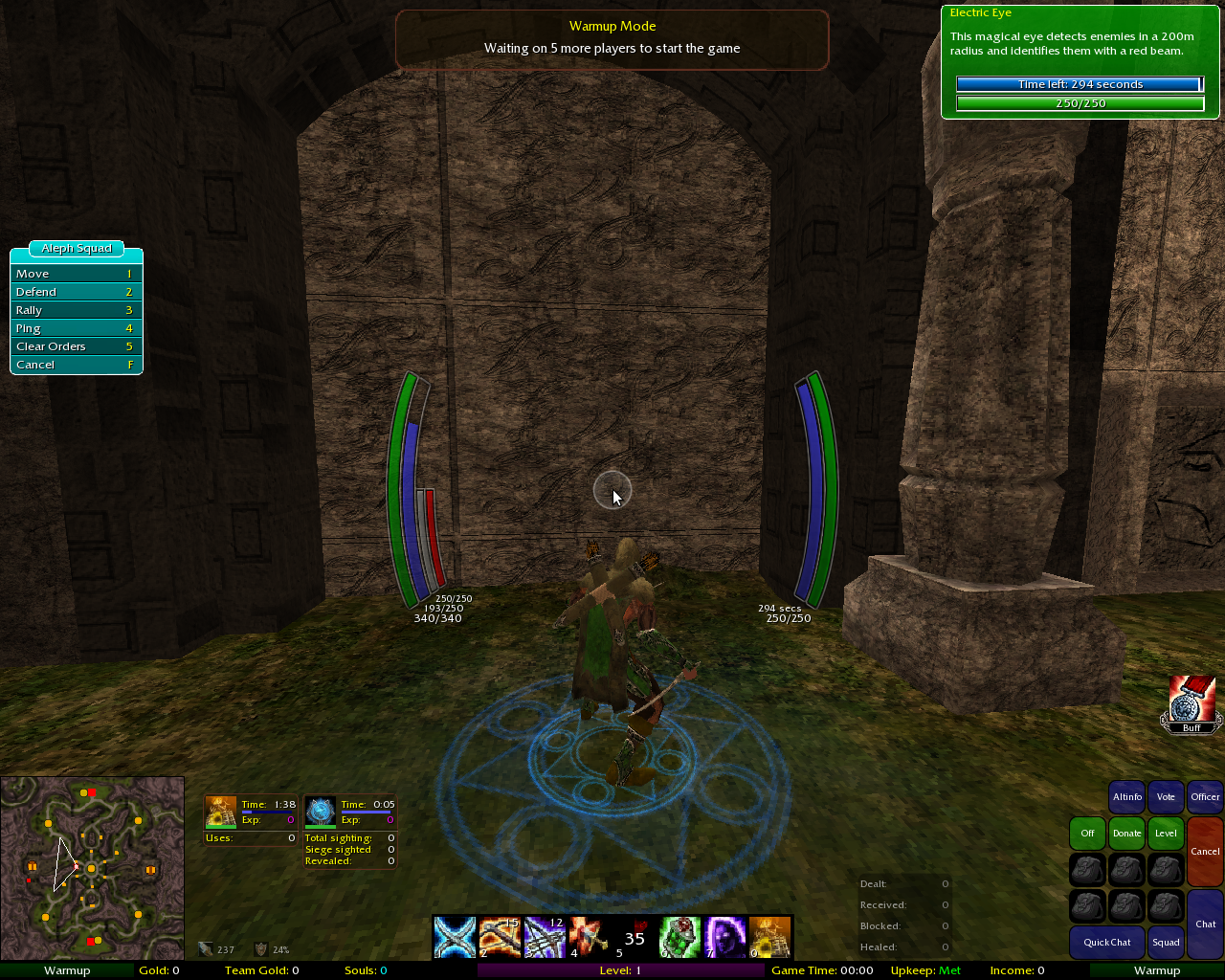Open the Officer commands
Screen dimensions: 1225x980
[1205, 797]
